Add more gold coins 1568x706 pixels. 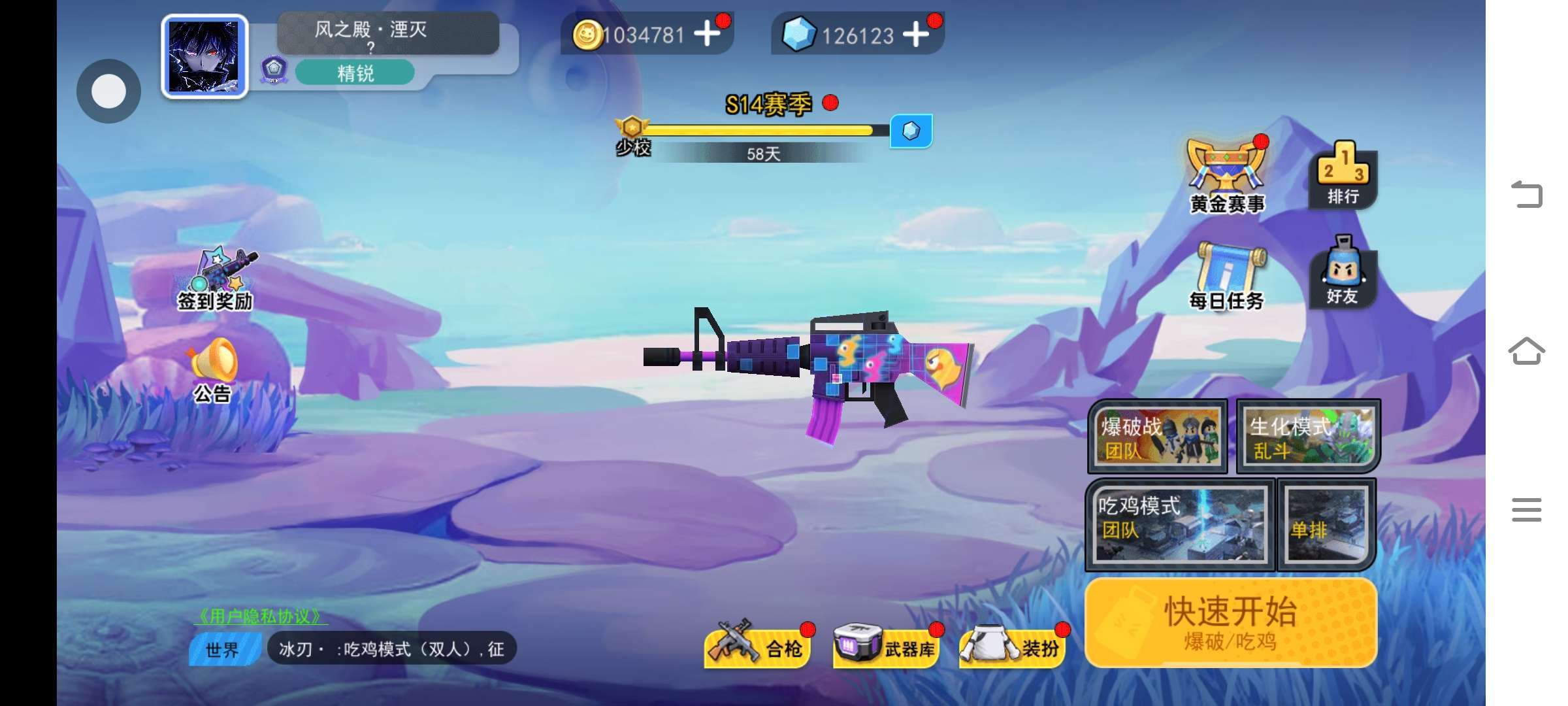(707, 34)
